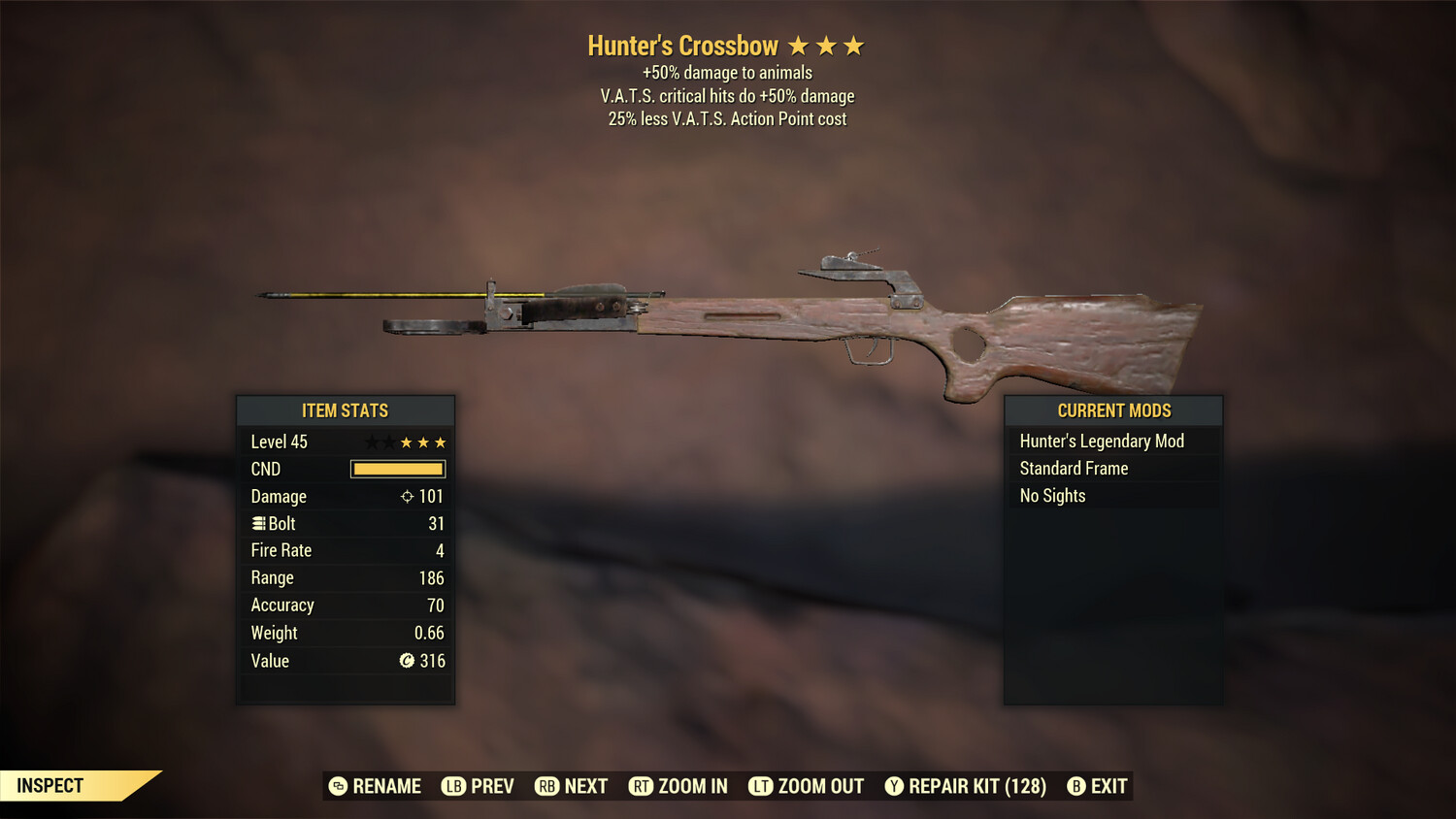The height and width of the screenshot is (819, 1456).
Task: Select the Bolt ammo icon
Action: point(258,523)
